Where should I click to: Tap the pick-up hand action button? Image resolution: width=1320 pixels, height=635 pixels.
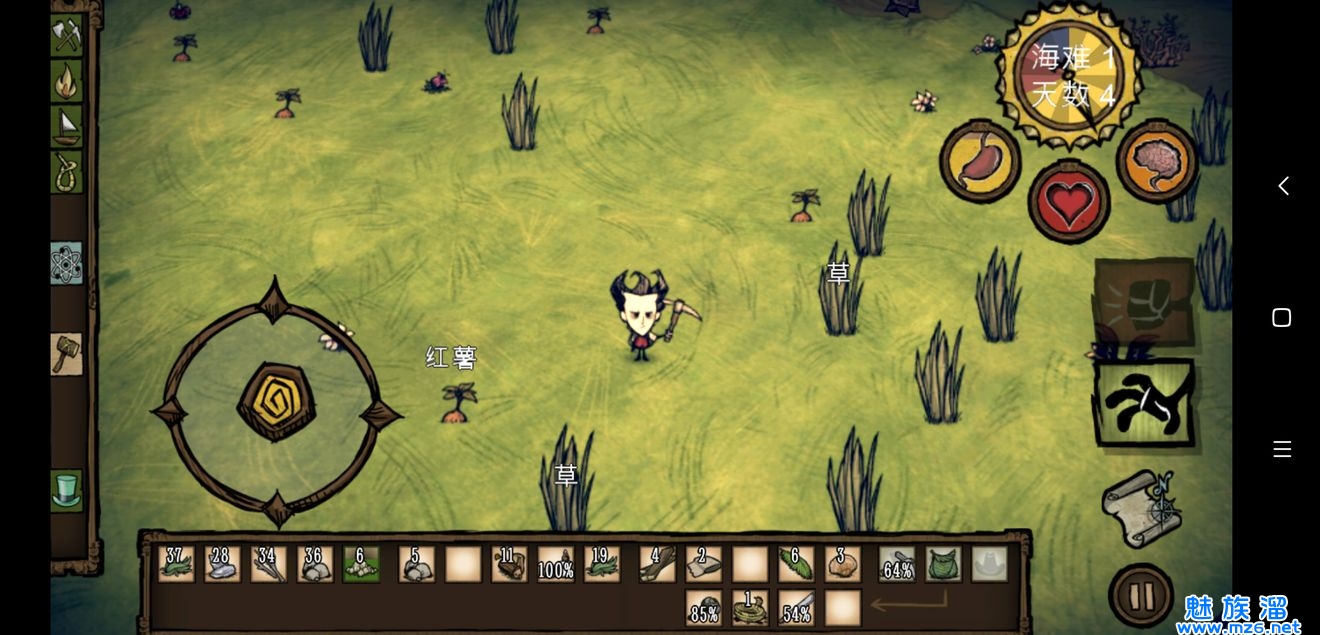point(1144,402)
